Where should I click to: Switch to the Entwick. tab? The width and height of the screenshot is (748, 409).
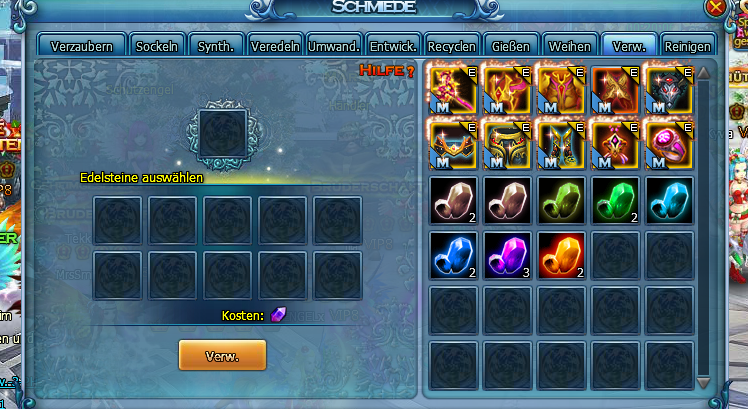pos(393,46)
